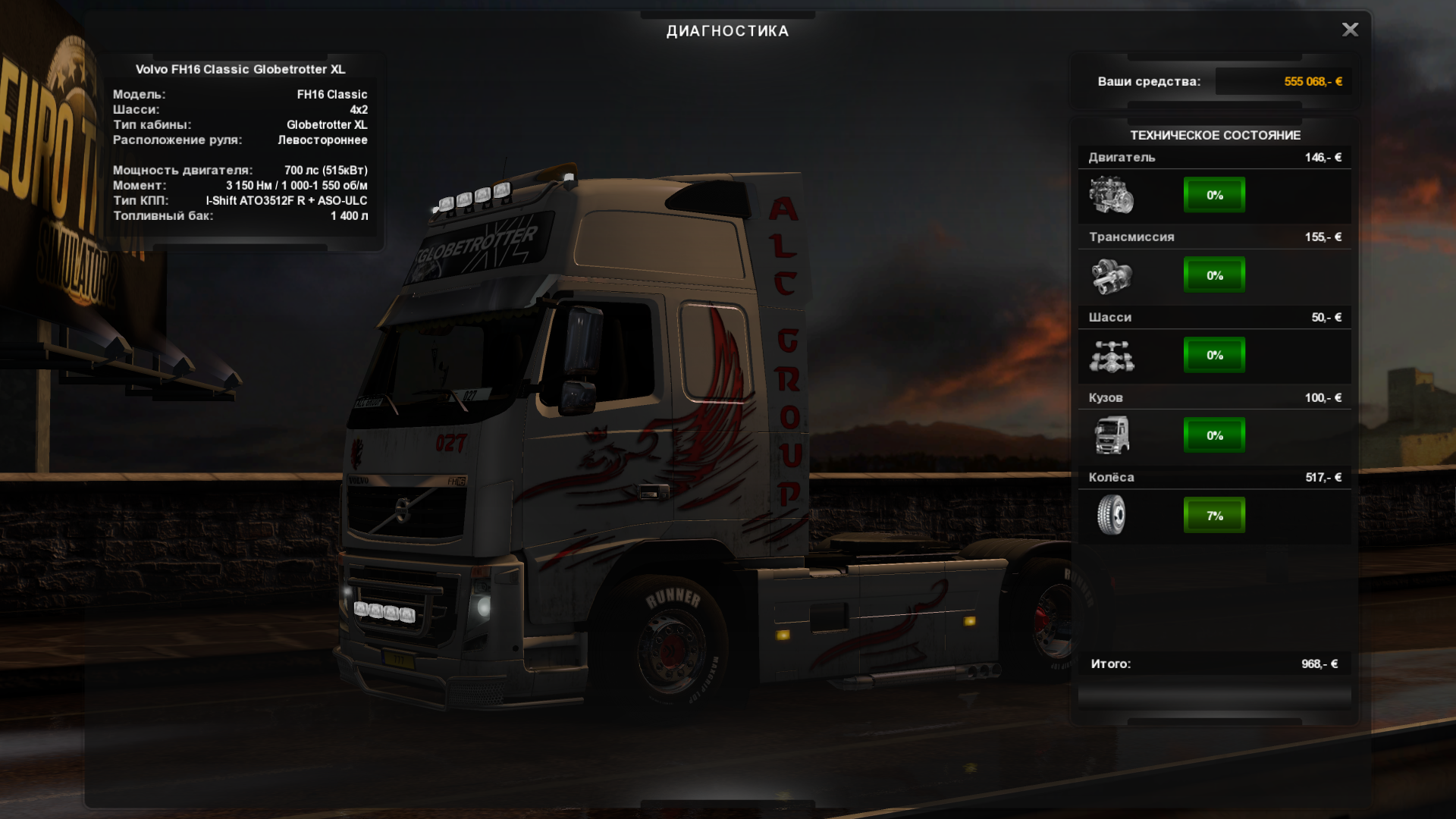Fix the wheels using the 7% button
The image size is (1456, 819).
click(x=1214, y=516)
